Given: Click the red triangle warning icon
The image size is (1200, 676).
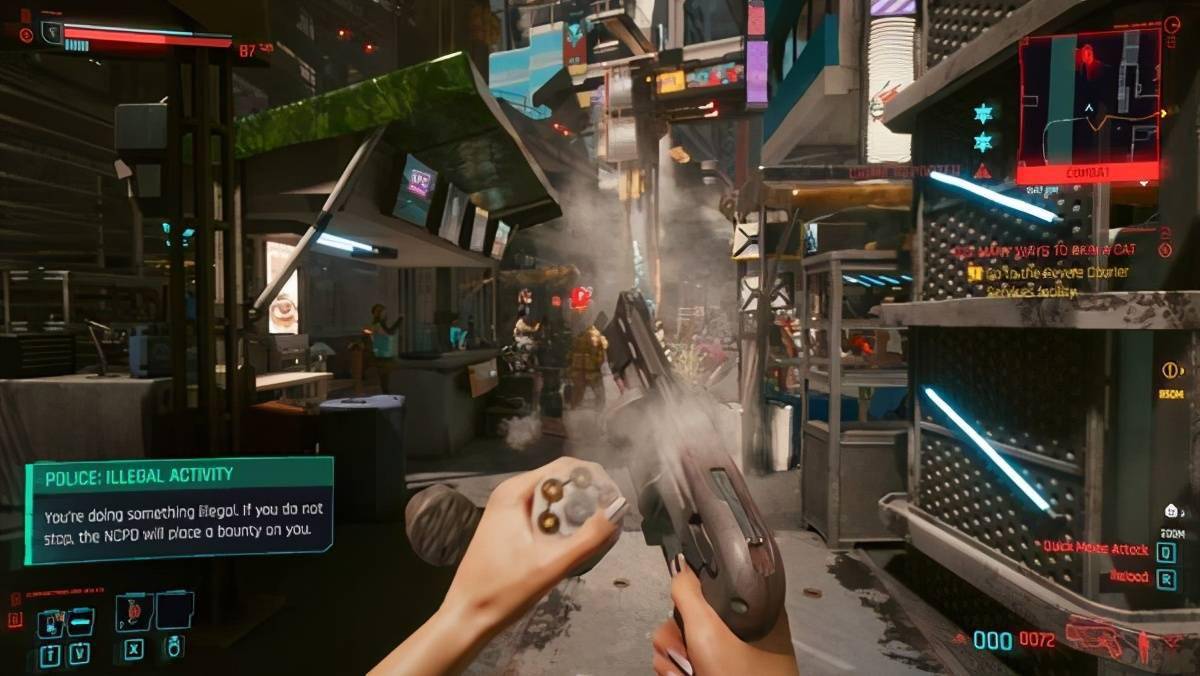Looking at the screenshot, I should (x=982, y=171).
